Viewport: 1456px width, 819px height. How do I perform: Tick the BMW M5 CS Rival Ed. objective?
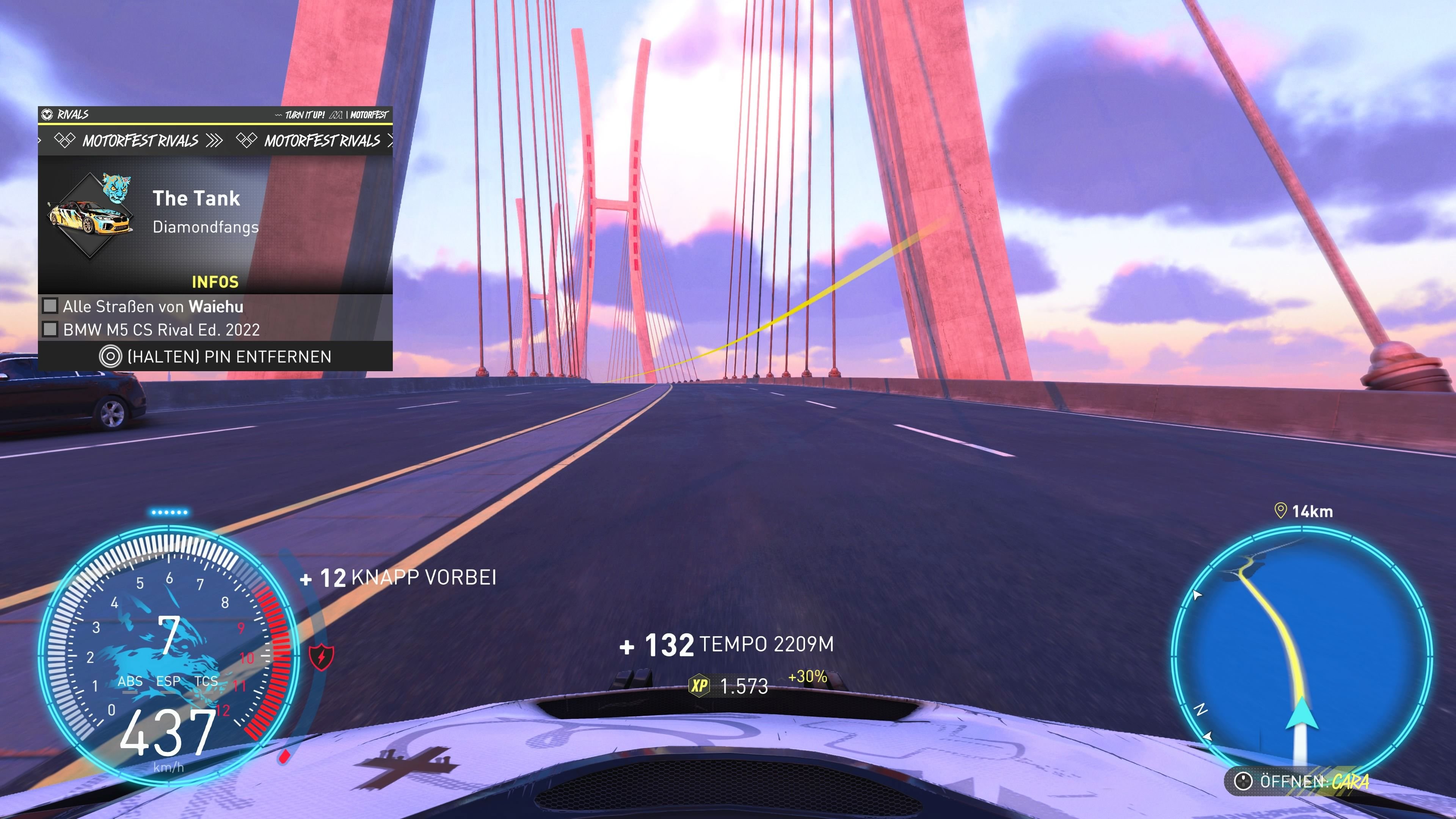click(x=50, y=329)
